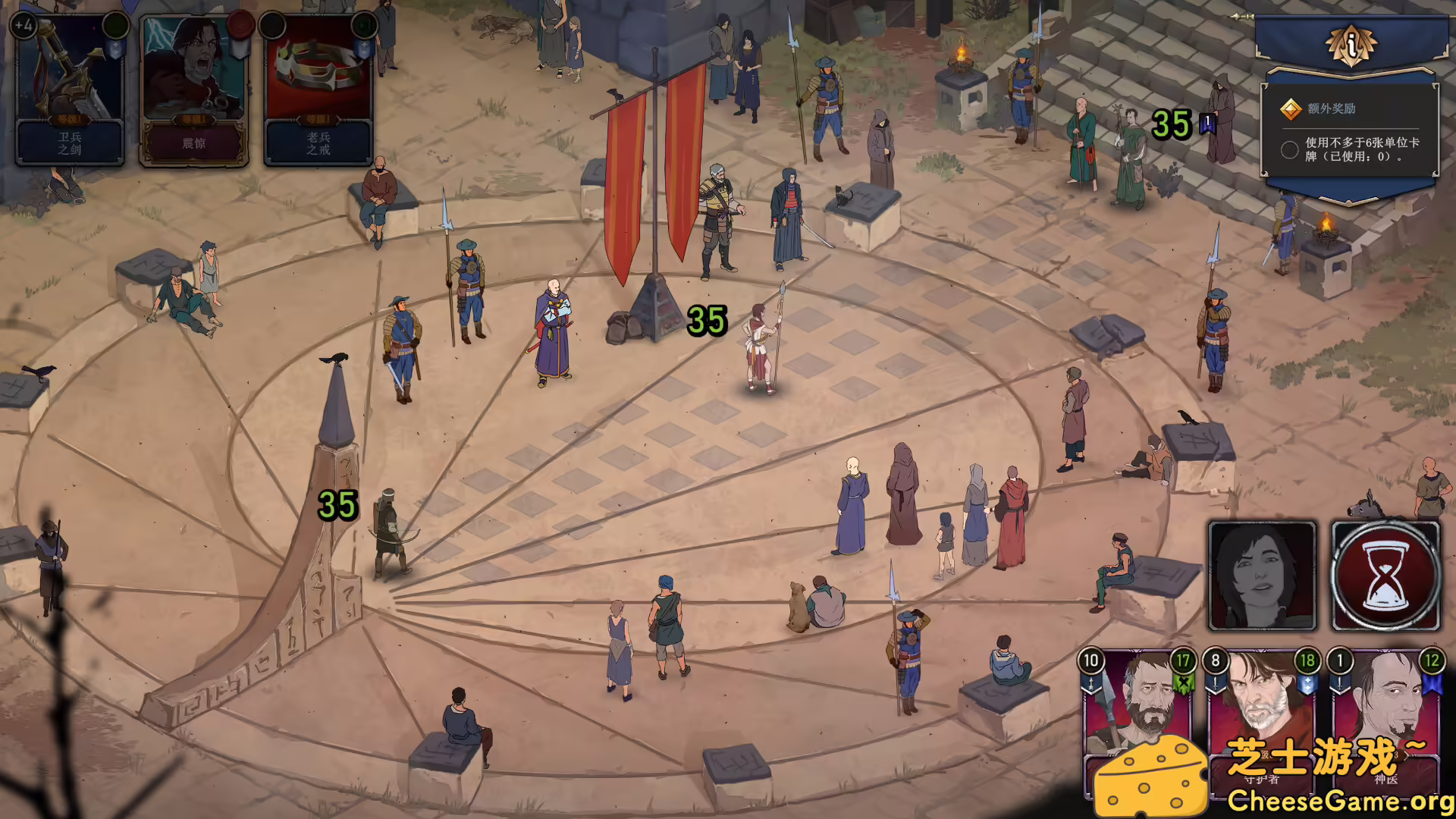This screenshot has width=1456, height=819.
Task: Click the green 17 health counter icon
Action: 1184,661
